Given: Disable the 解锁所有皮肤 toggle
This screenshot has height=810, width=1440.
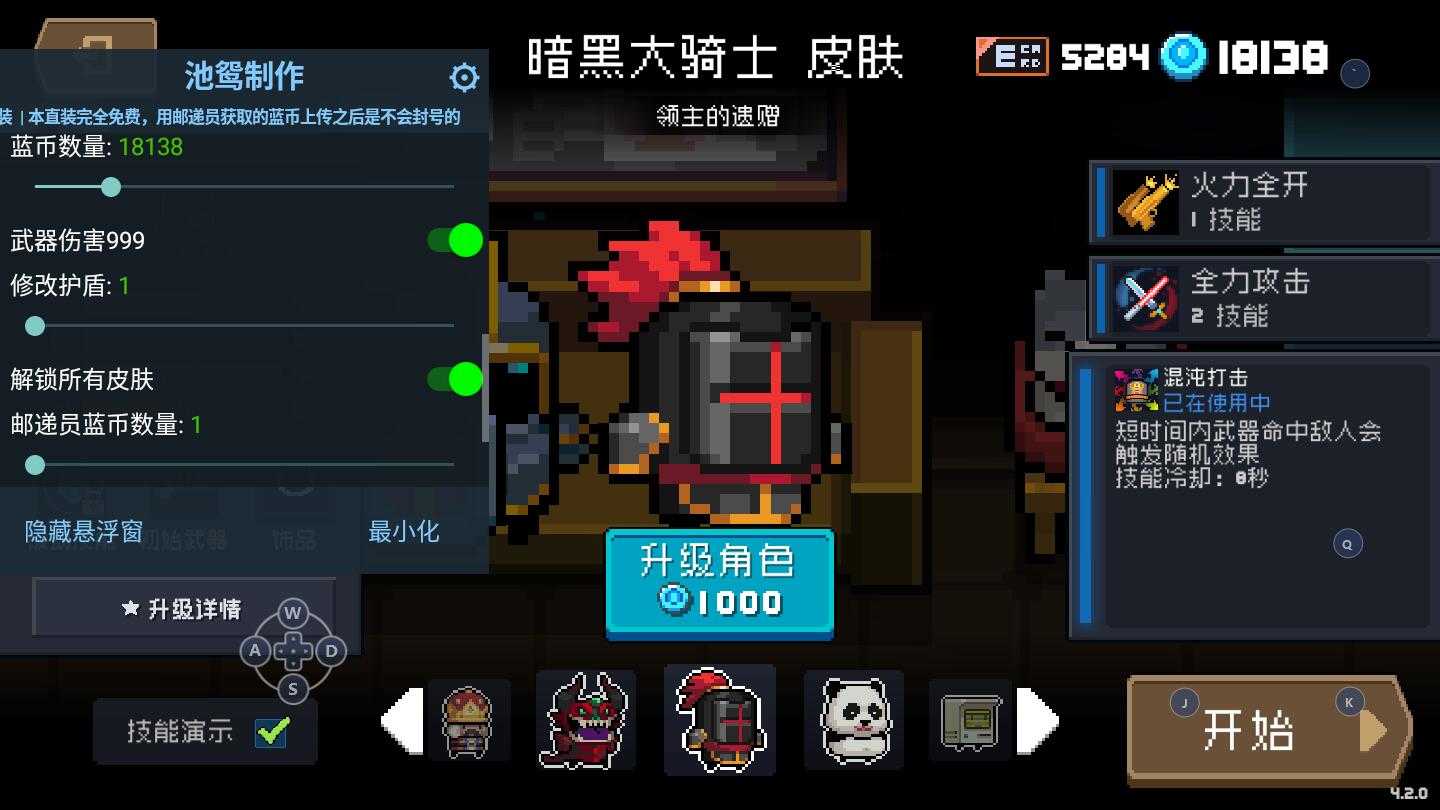Looking at the screenshot, I should pos(457,380).
